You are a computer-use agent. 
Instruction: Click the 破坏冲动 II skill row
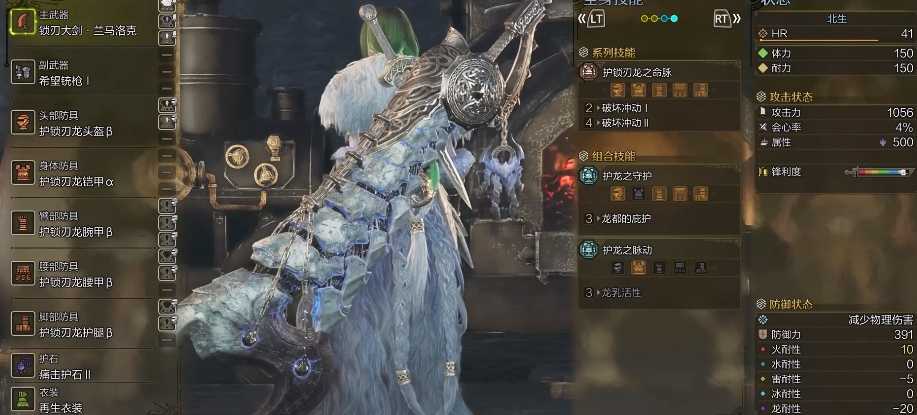click(660, 123)
